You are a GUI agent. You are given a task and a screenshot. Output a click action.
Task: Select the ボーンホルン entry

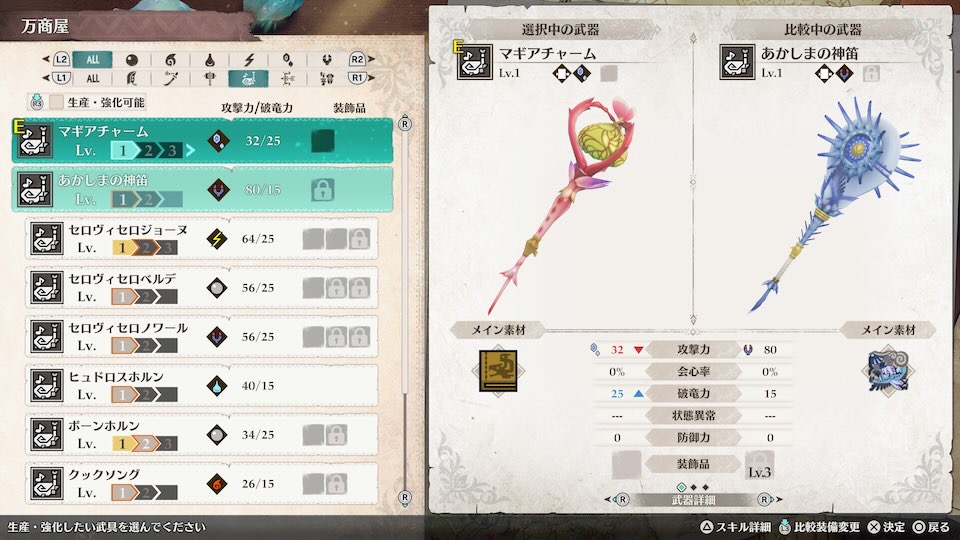(x=202, y=434)
